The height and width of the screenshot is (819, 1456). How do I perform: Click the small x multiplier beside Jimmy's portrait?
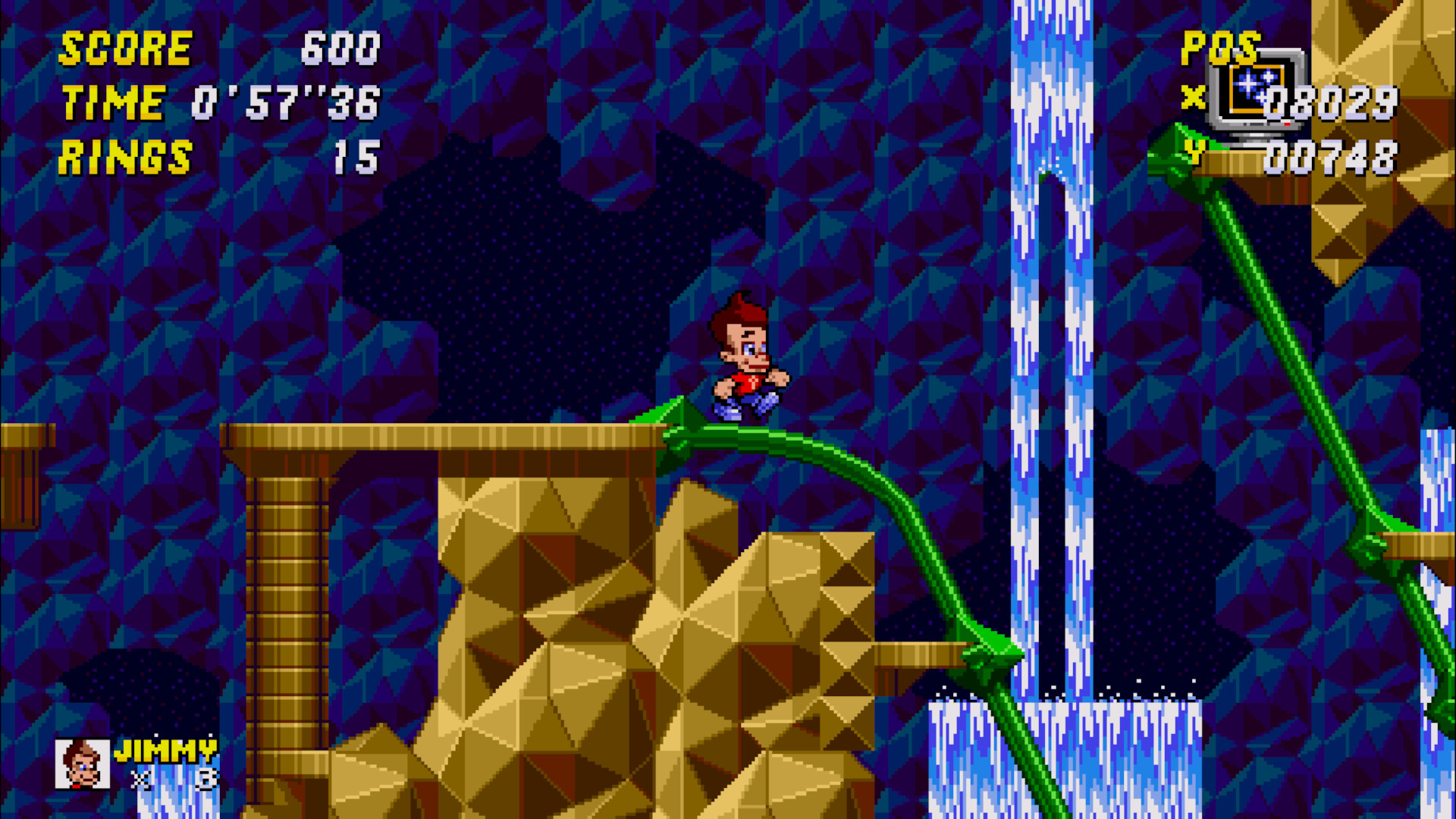[140, 779]
